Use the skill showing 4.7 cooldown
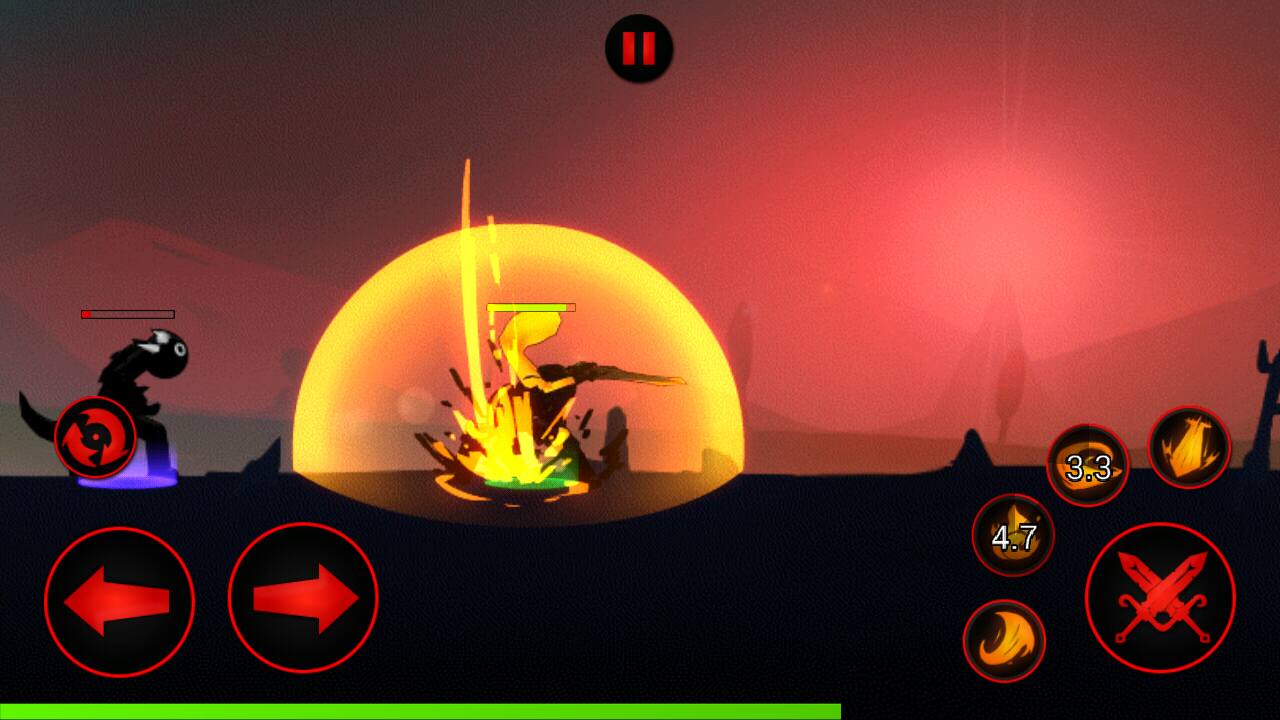 click(1013, 536)
